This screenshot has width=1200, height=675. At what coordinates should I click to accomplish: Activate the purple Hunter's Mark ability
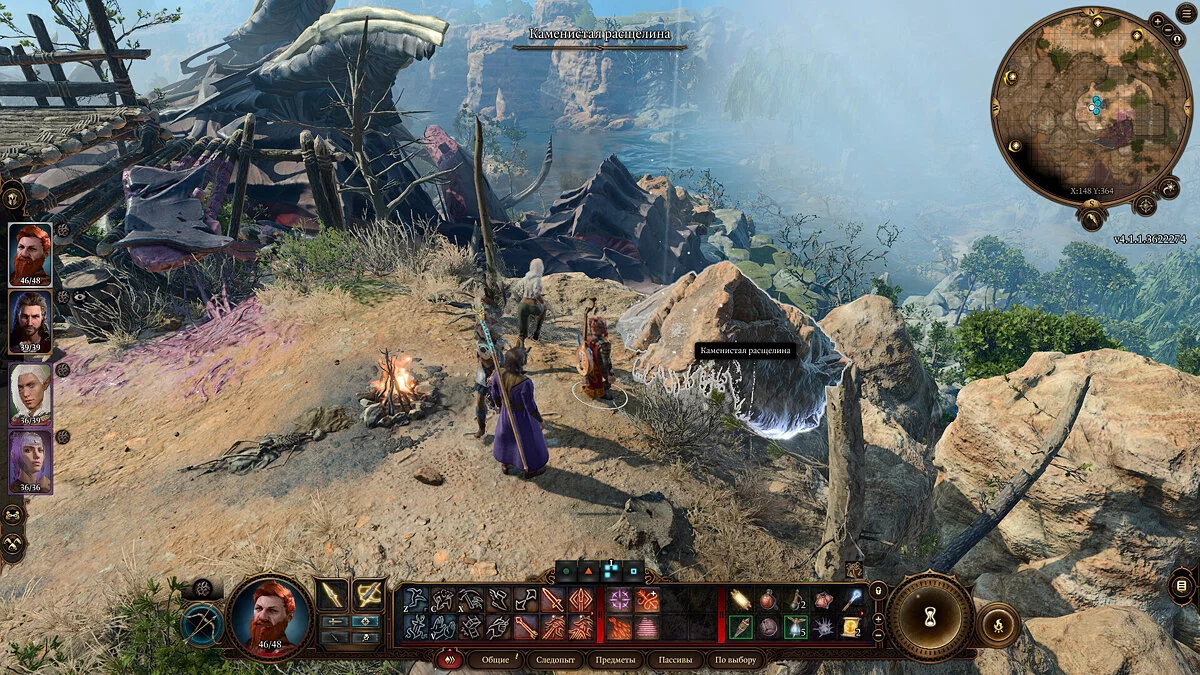tap(620, 600)
